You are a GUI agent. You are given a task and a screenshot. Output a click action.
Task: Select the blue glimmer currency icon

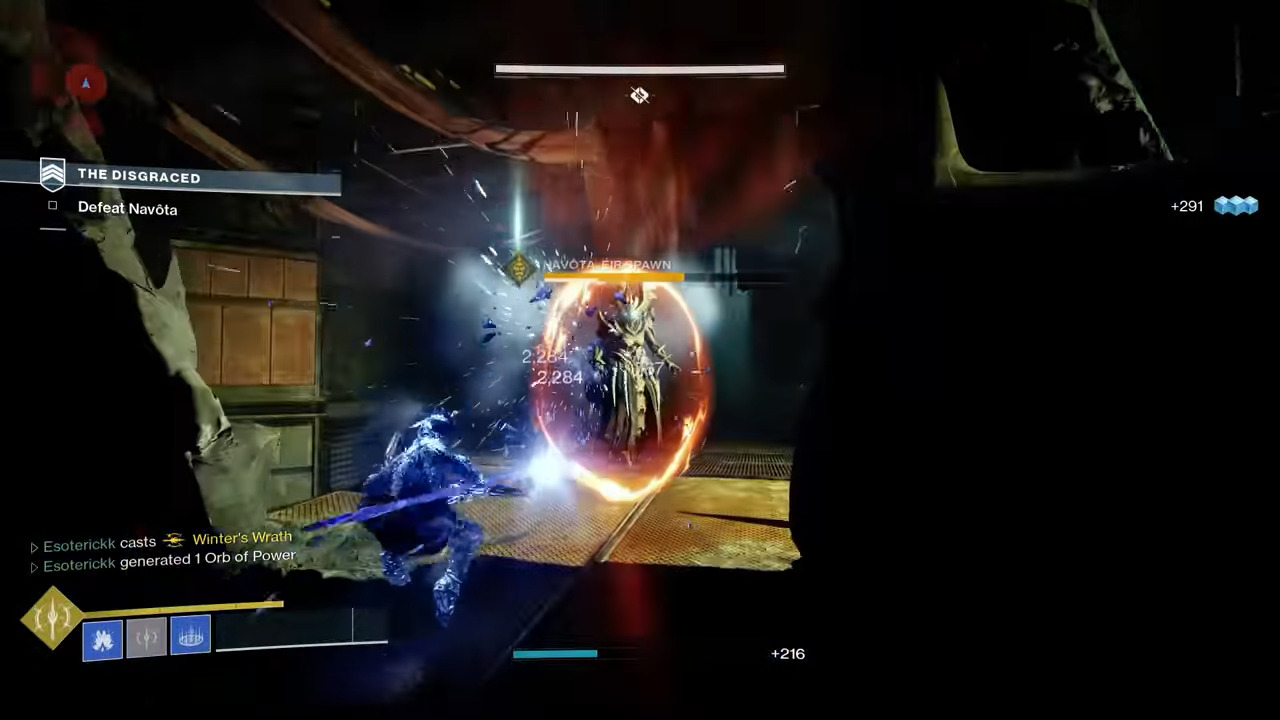(x=1235, y=206)
